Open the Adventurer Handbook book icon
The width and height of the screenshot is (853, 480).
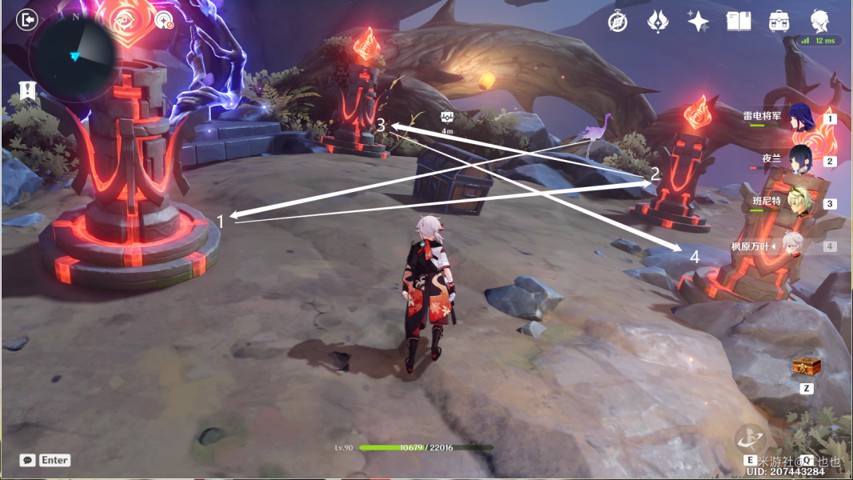(738, 21)
